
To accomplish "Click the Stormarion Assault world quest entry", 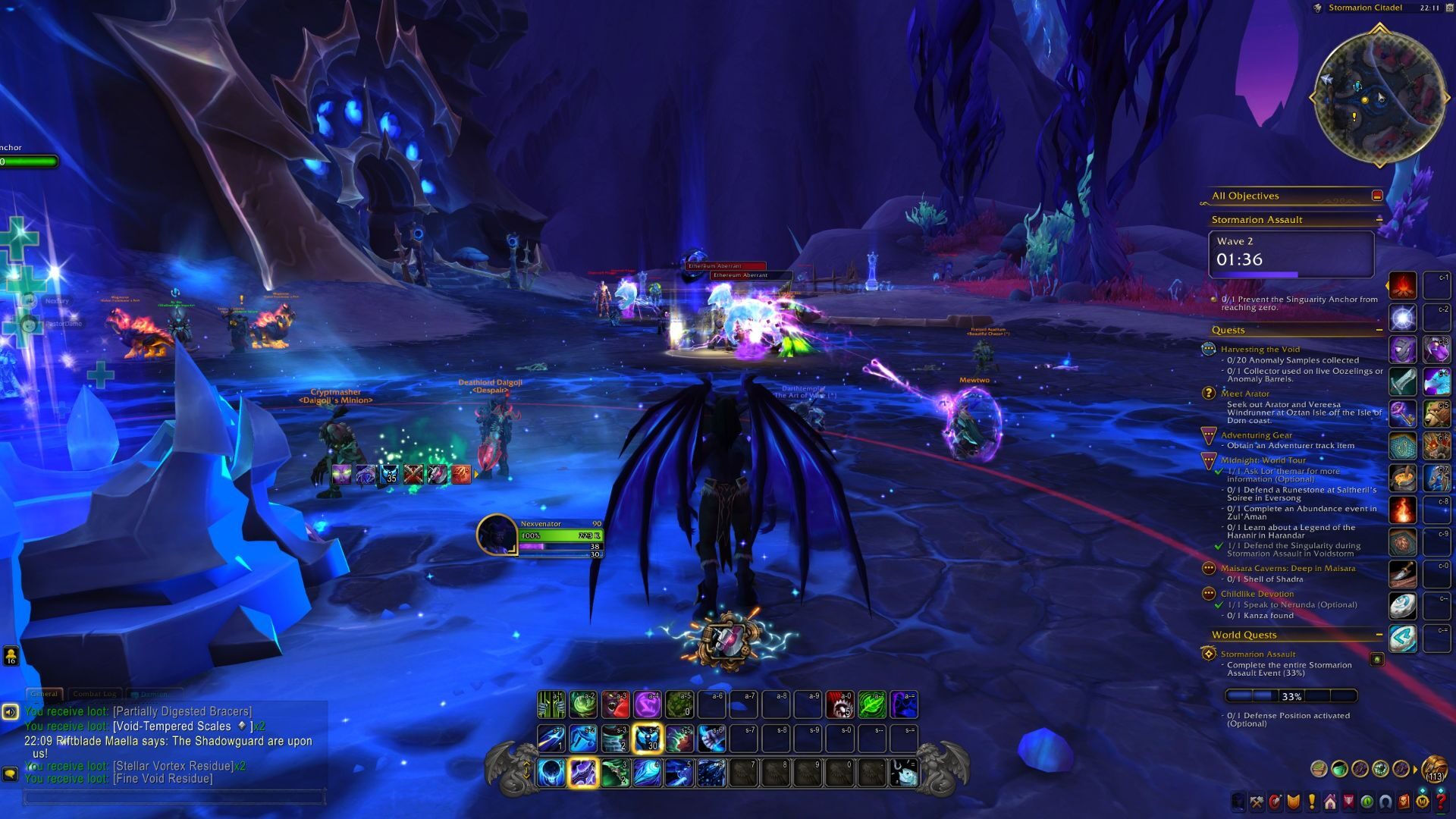I will pos(1259,654).
